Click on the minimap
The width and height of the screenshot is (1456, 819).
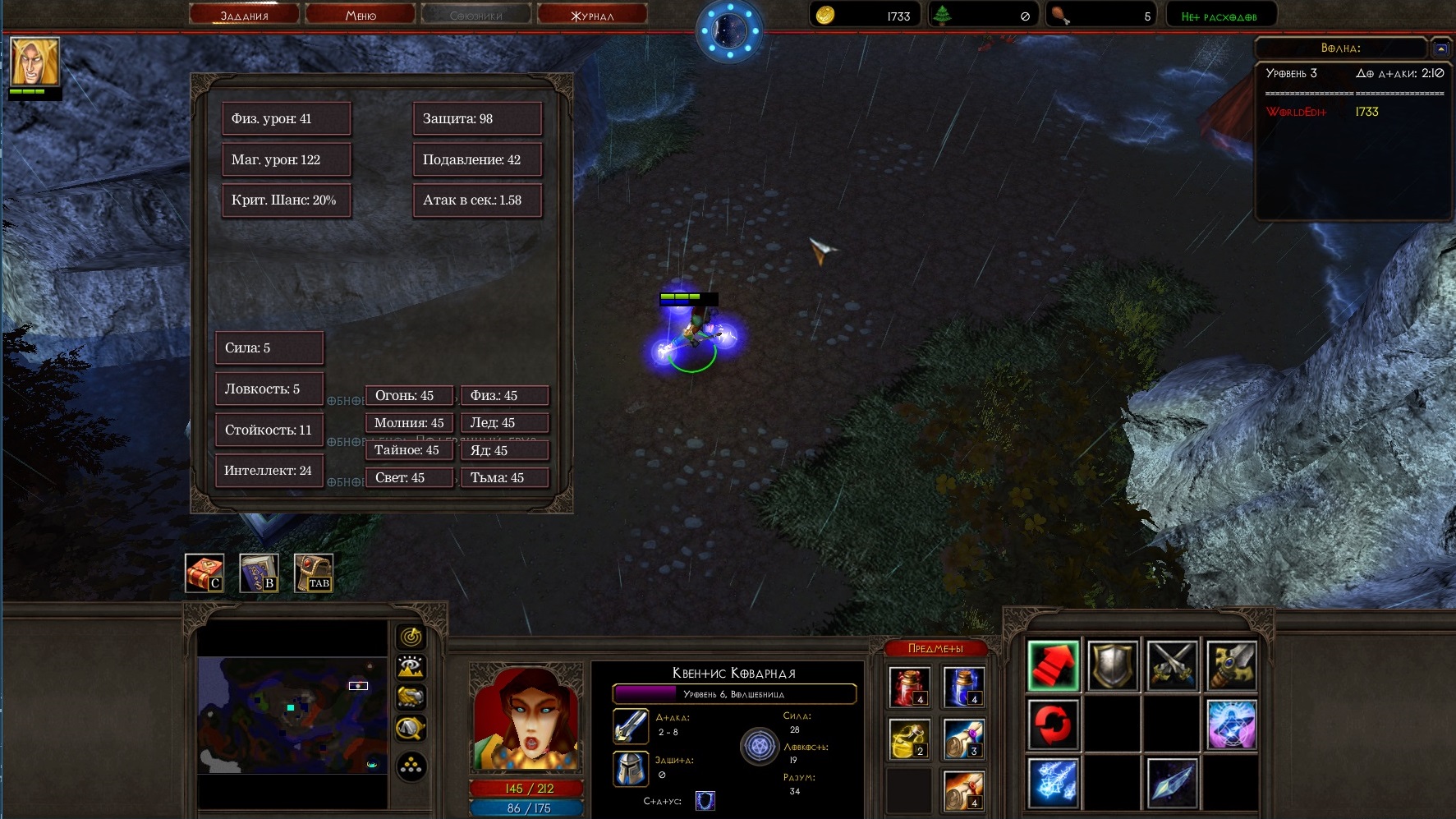(x=292, y=714)
